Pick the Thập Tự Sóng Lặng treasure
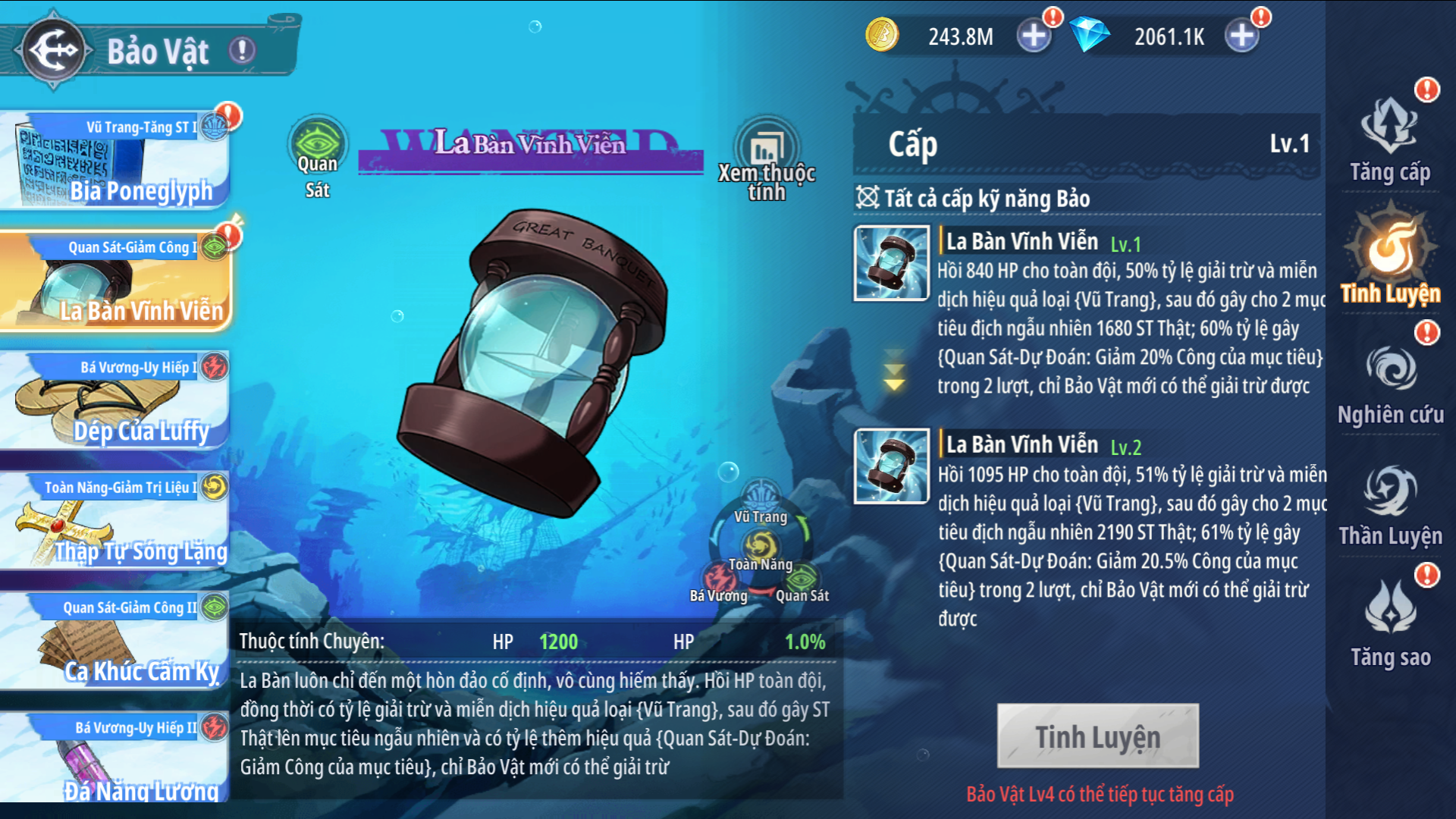The height and width of the screenshot is (819, 1456). [x=114, y=523]
